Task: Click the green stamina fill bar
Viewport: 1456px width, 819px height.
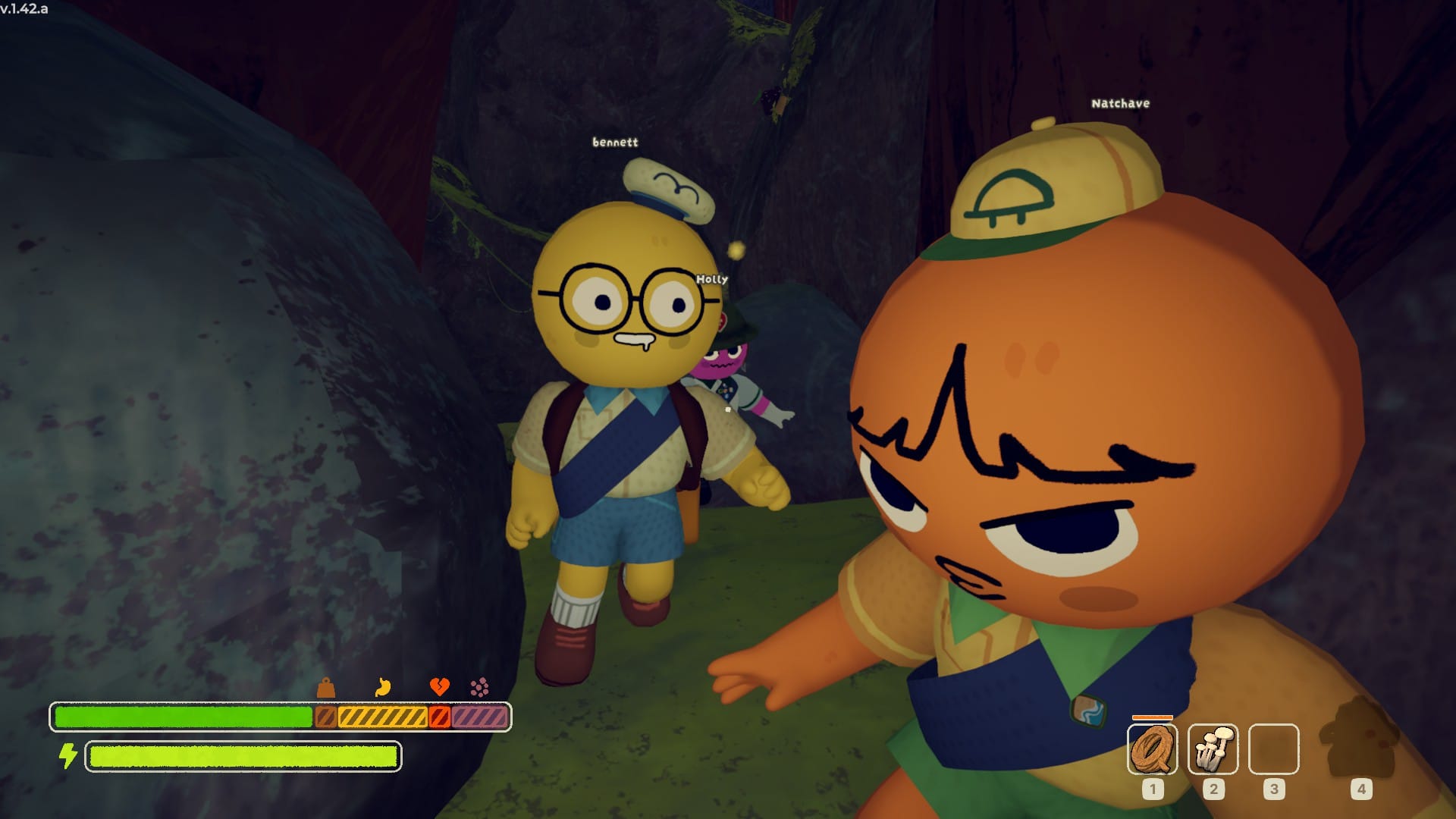Action: 182,715
